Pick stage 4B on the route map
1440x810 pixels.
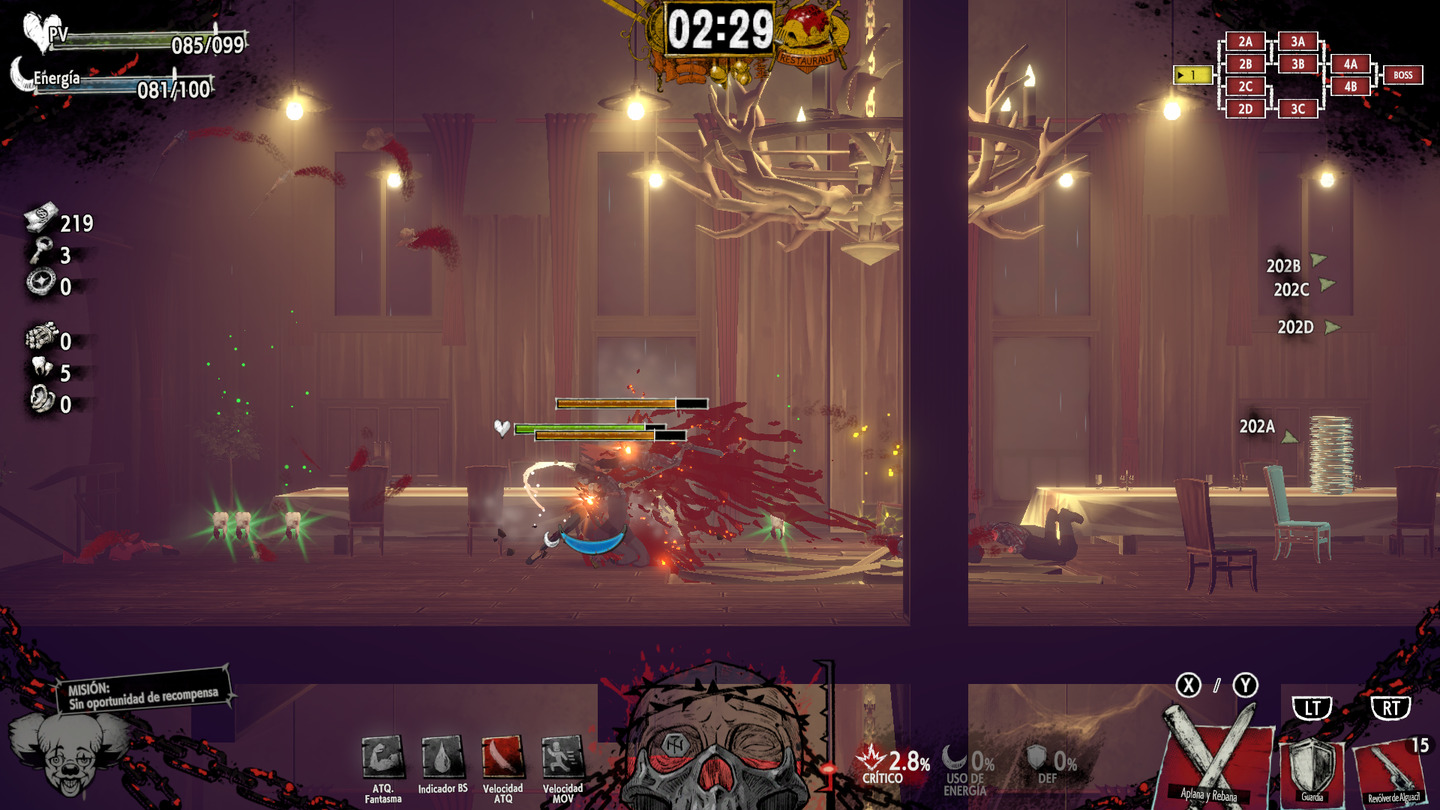coord(1350,86)
